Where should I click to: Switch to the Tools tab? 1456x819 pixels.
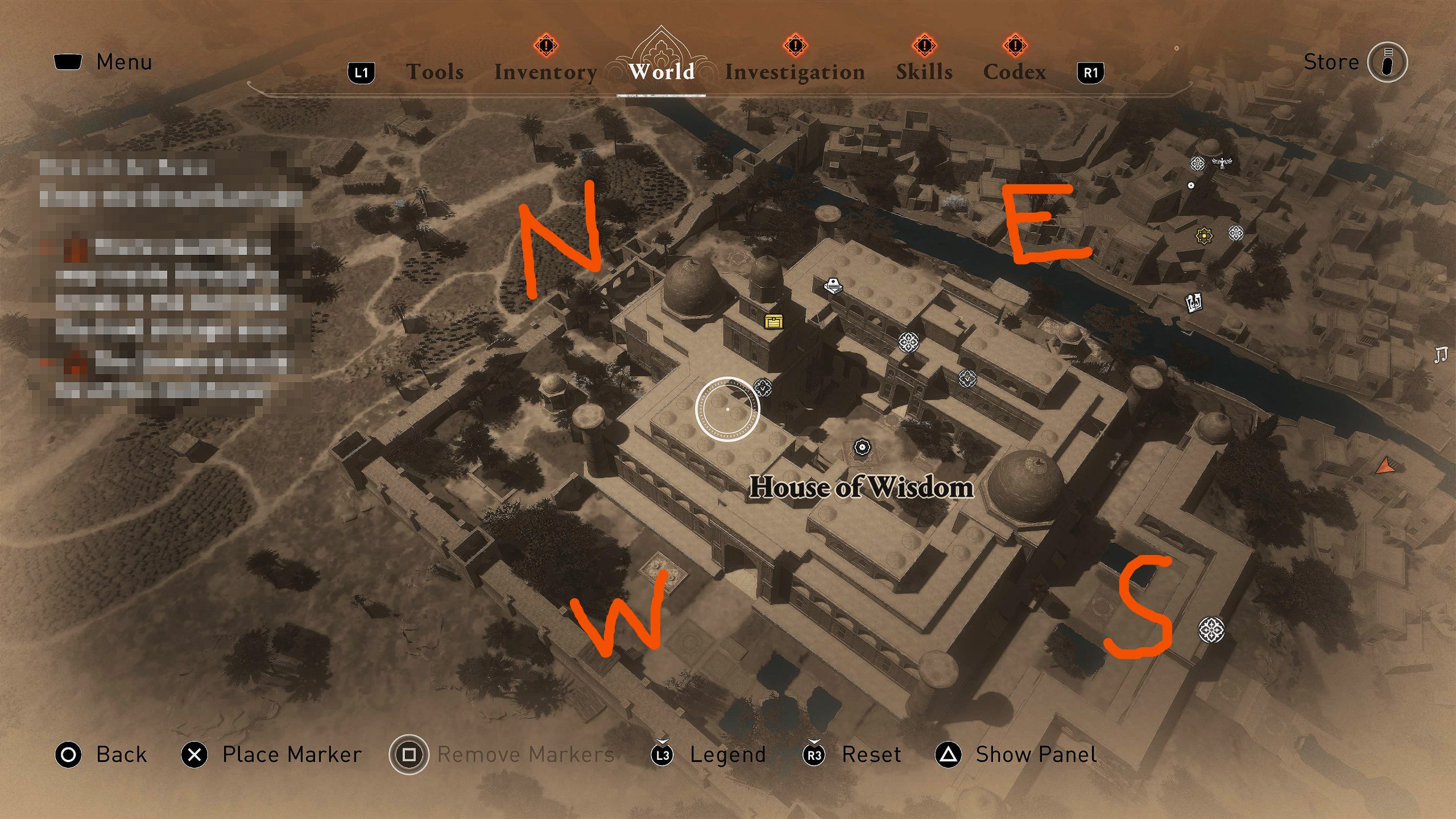coord(435,72)
